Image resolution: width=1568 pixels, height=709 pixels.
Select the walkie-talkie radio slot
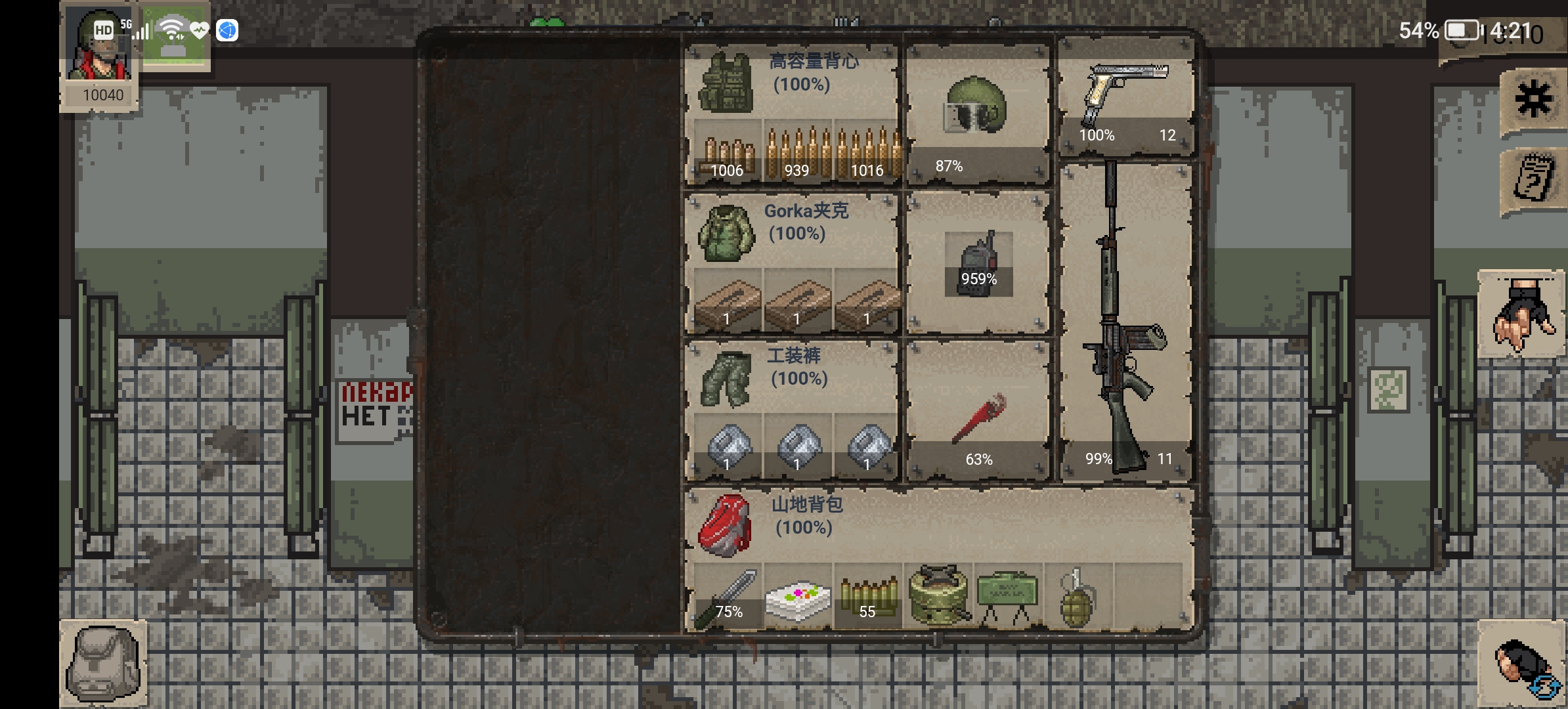(x=978, y=264)
